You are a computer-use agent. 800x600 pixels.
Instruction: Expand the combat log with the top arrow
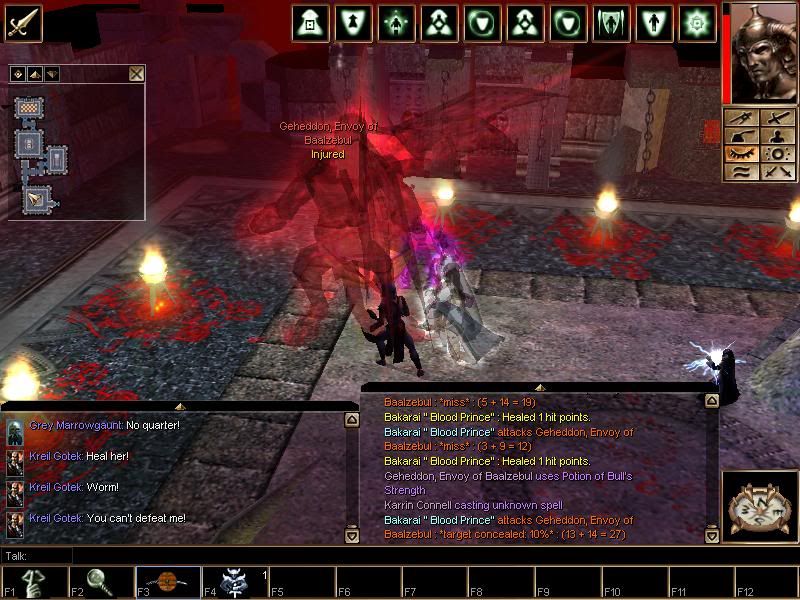(540, 386)
